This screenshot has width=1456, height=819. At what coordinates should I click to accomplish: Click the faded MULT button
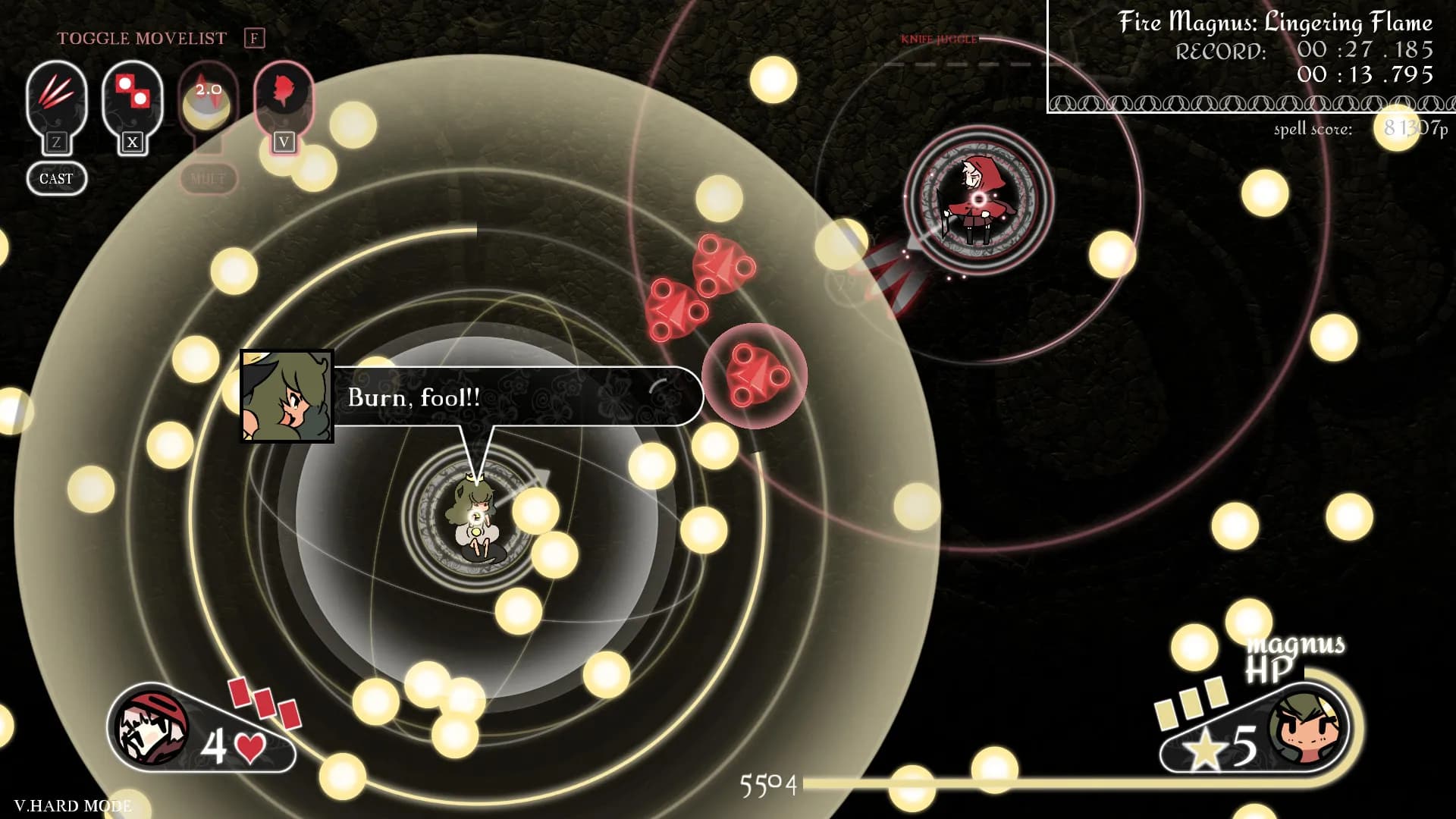208,179
